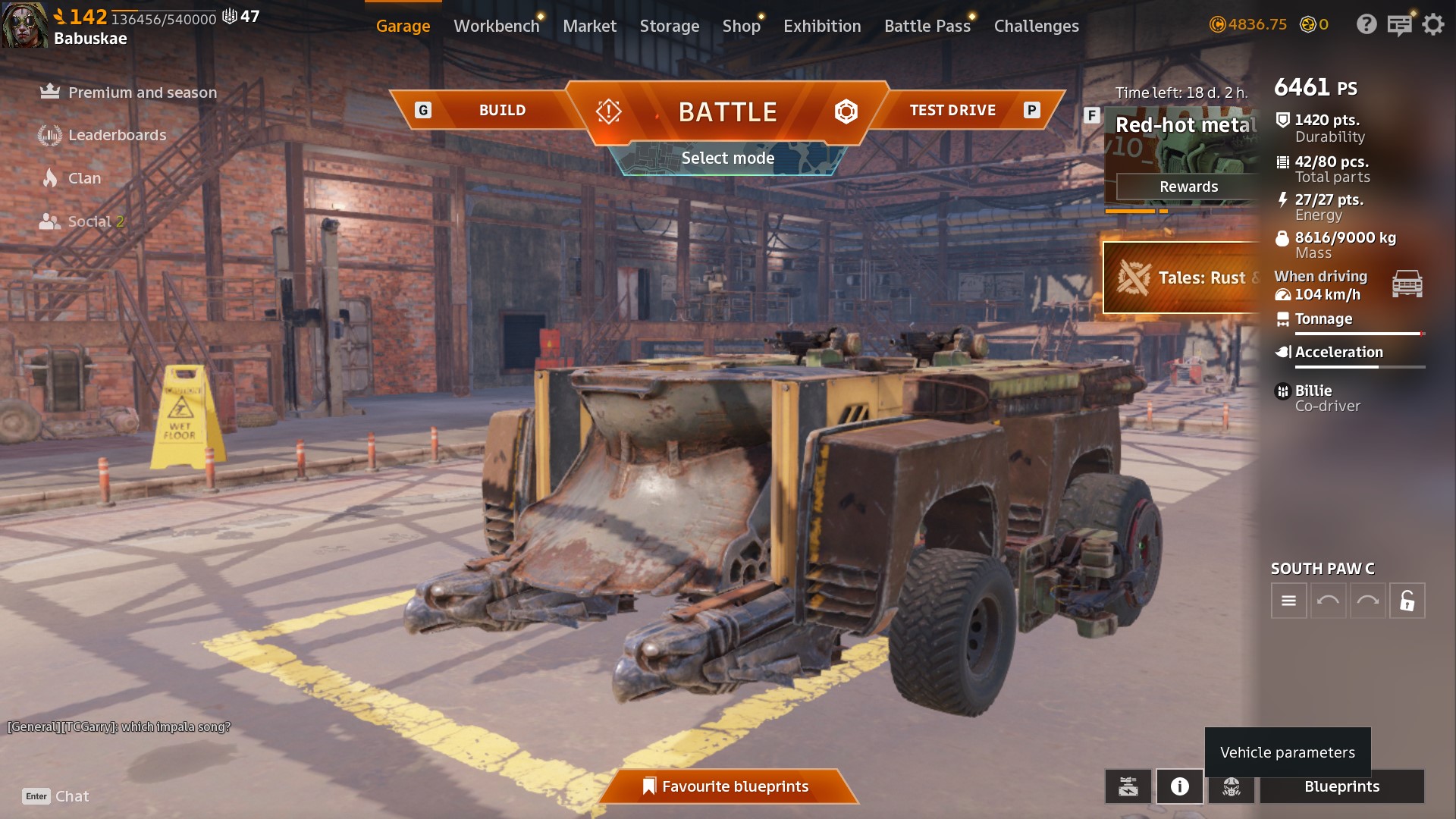
Task: Toggle the Vehicle parameters info icon
Action: [x=1179, y=786]
